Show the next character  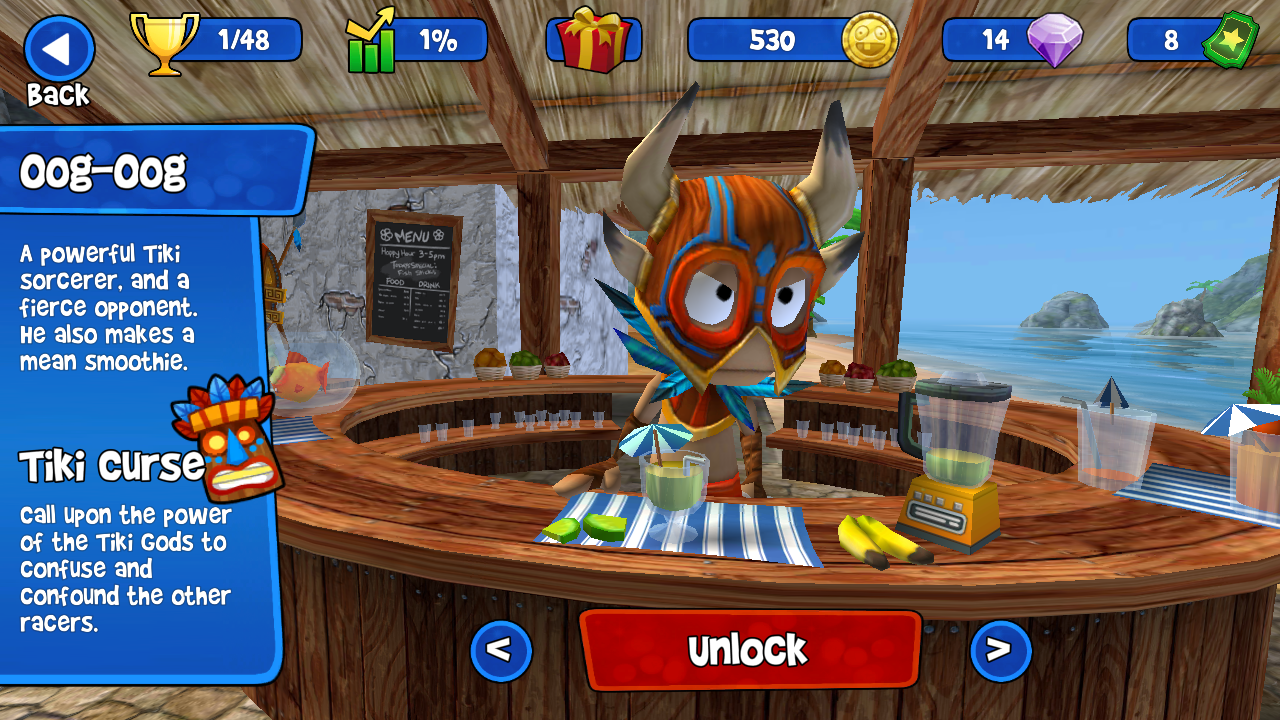999,651
